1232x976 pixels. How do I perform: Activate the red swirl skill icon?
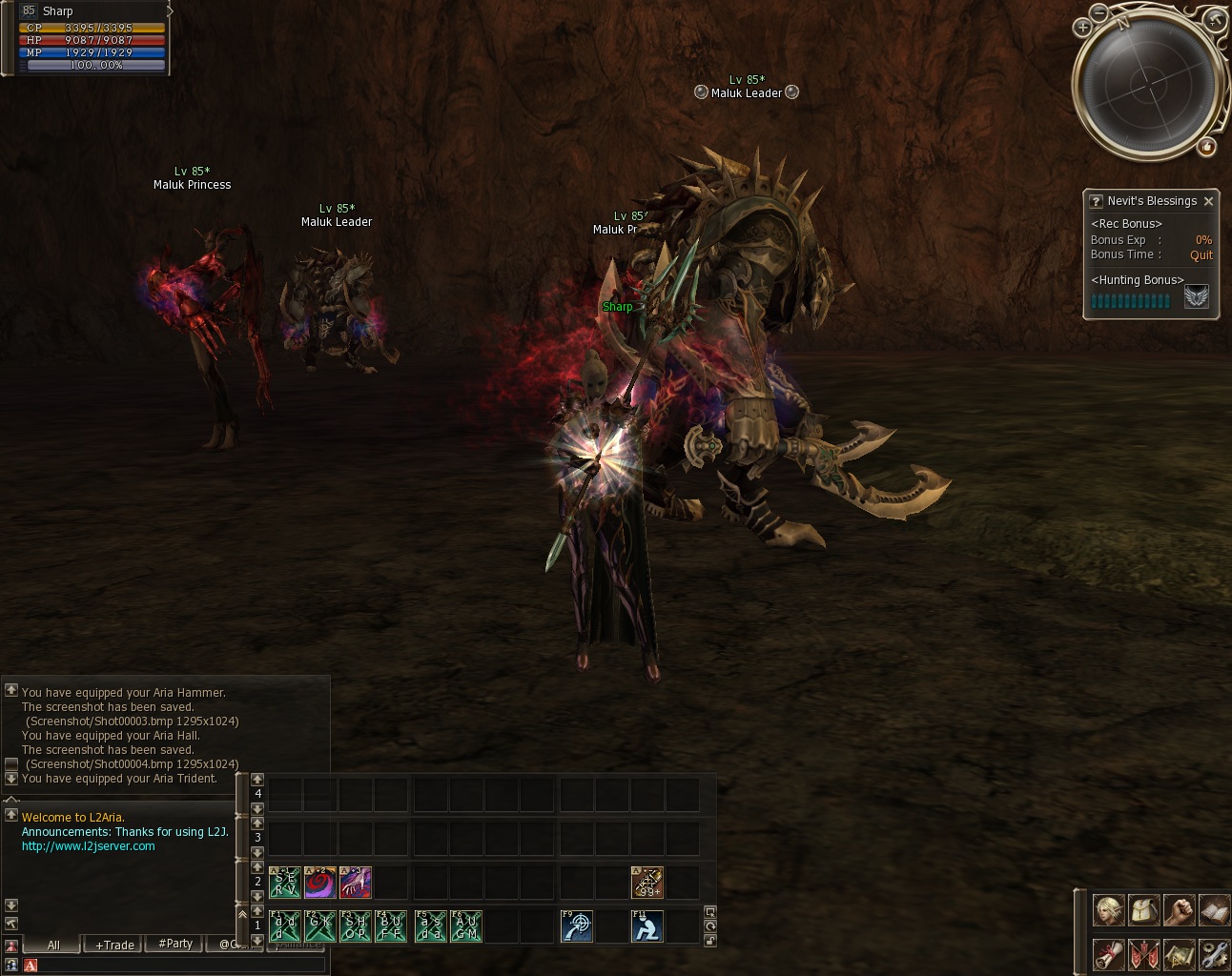click(319, 883)
